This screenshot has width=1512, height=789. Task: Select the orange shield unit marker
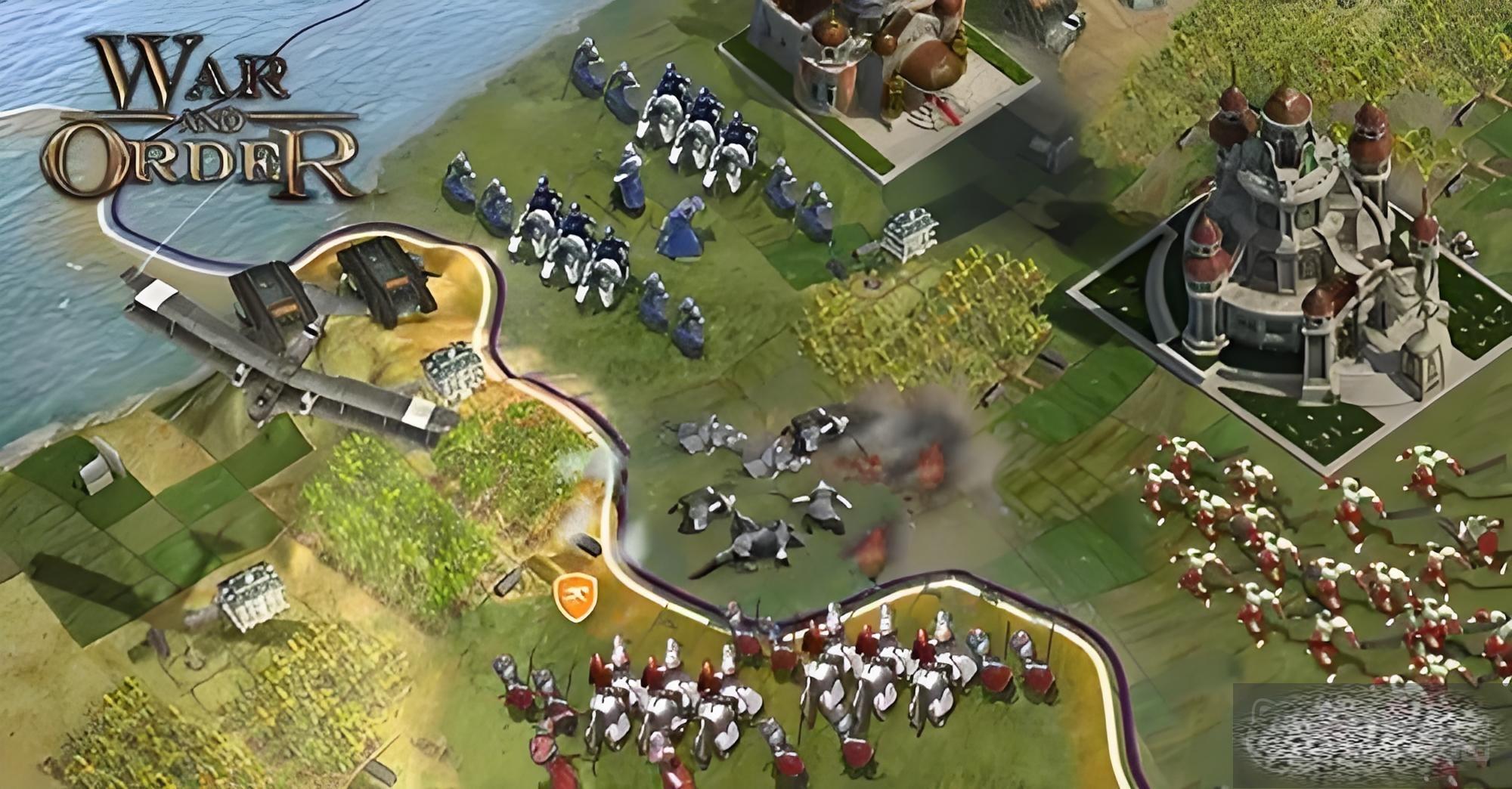575,596
